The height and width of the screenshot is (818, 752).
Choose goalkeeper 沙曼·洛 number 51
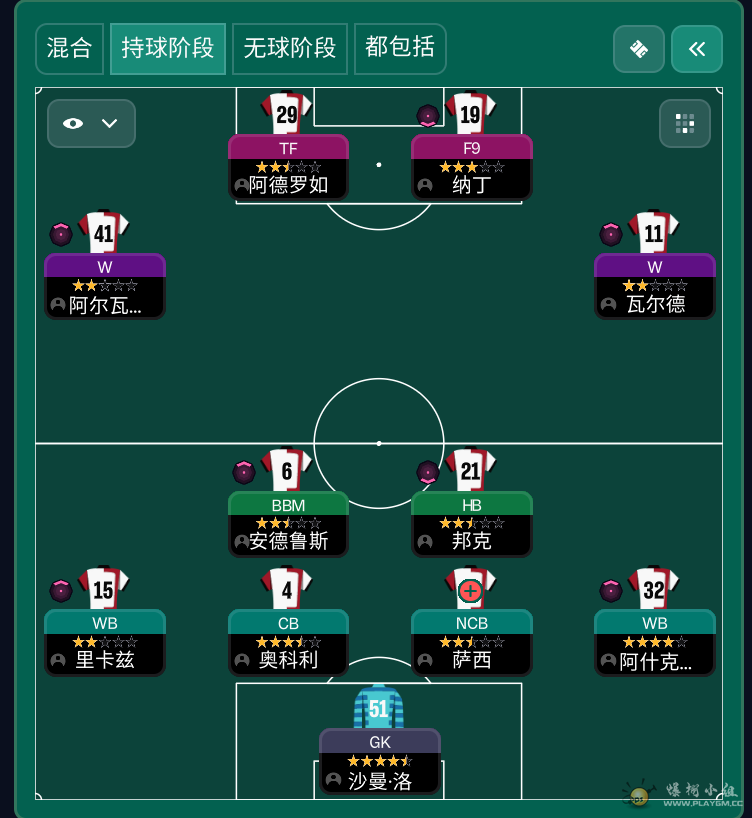point(379,761)
